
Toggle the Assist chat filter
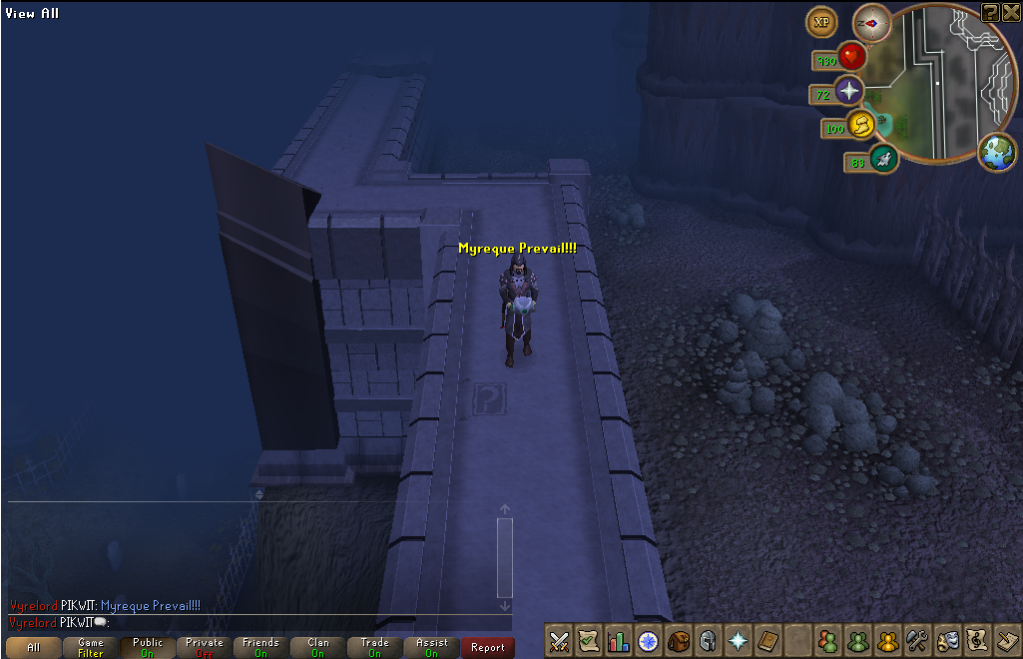[431, 647]
